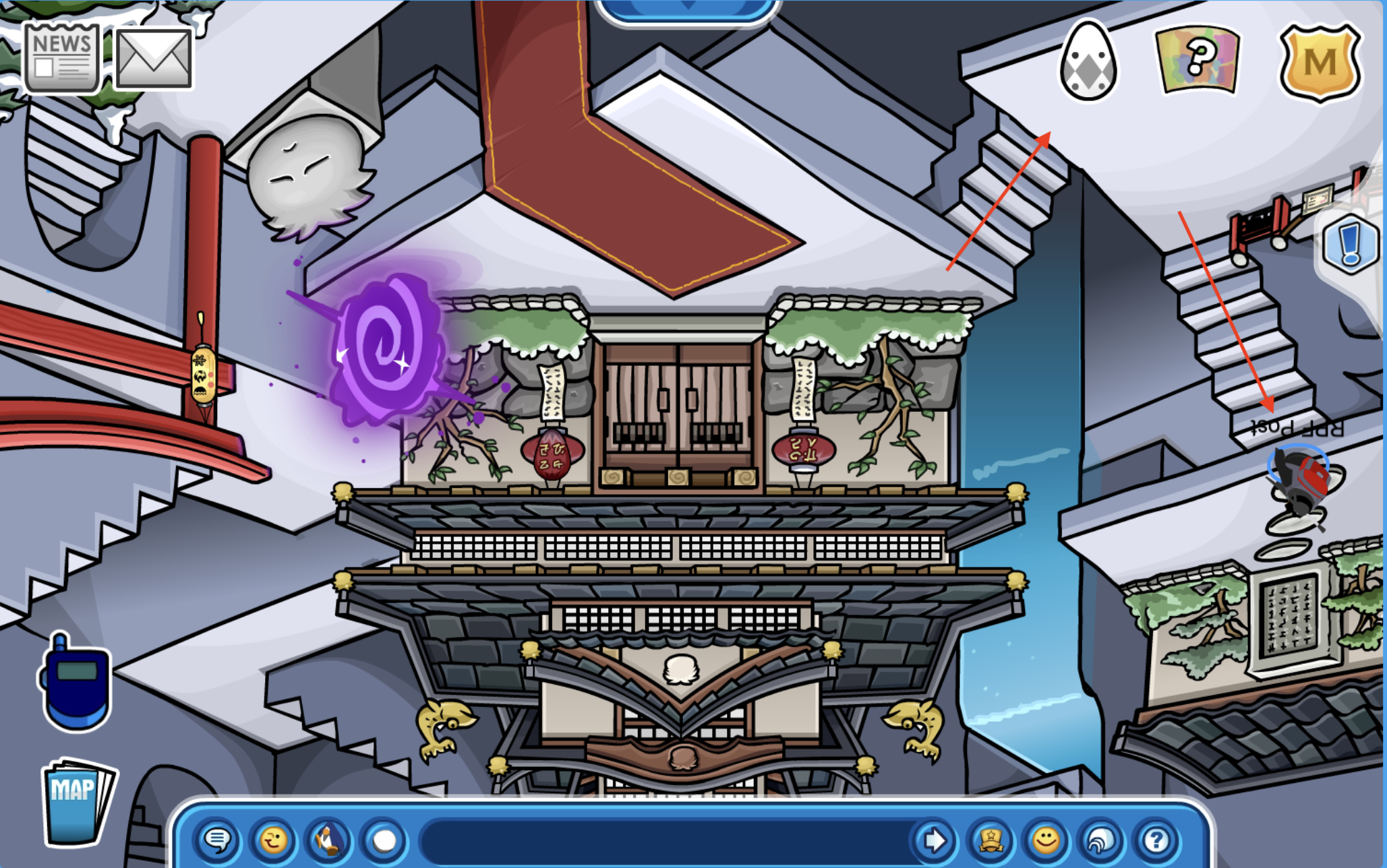The width and height of the screenshot is (1387, 868).
Task: Open the mail envelope inbox
Action: pos(154,59)
